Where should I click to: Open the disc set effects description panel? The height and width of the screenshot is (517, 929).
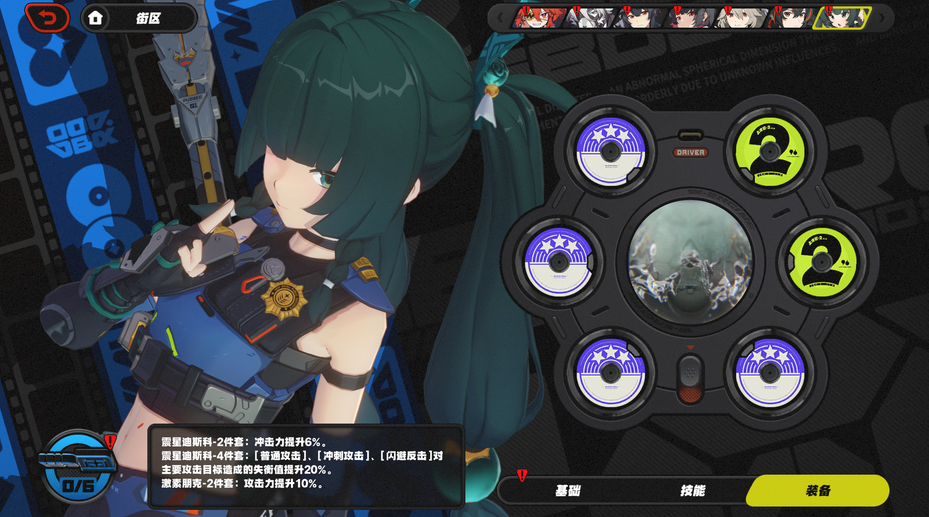pyautogui.click(x=307, y=466)
